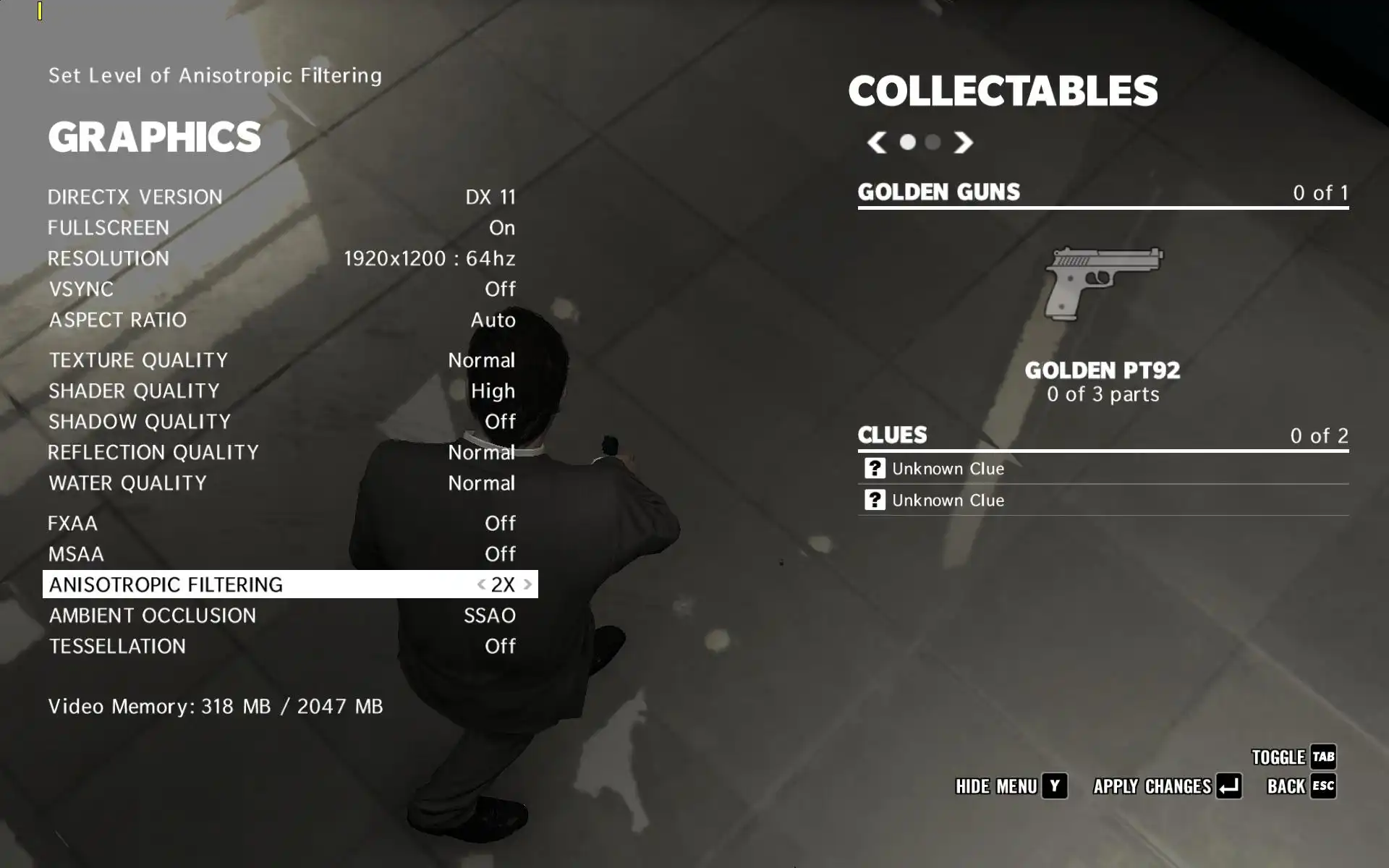Select the MSAA setting row

(282, 554)
